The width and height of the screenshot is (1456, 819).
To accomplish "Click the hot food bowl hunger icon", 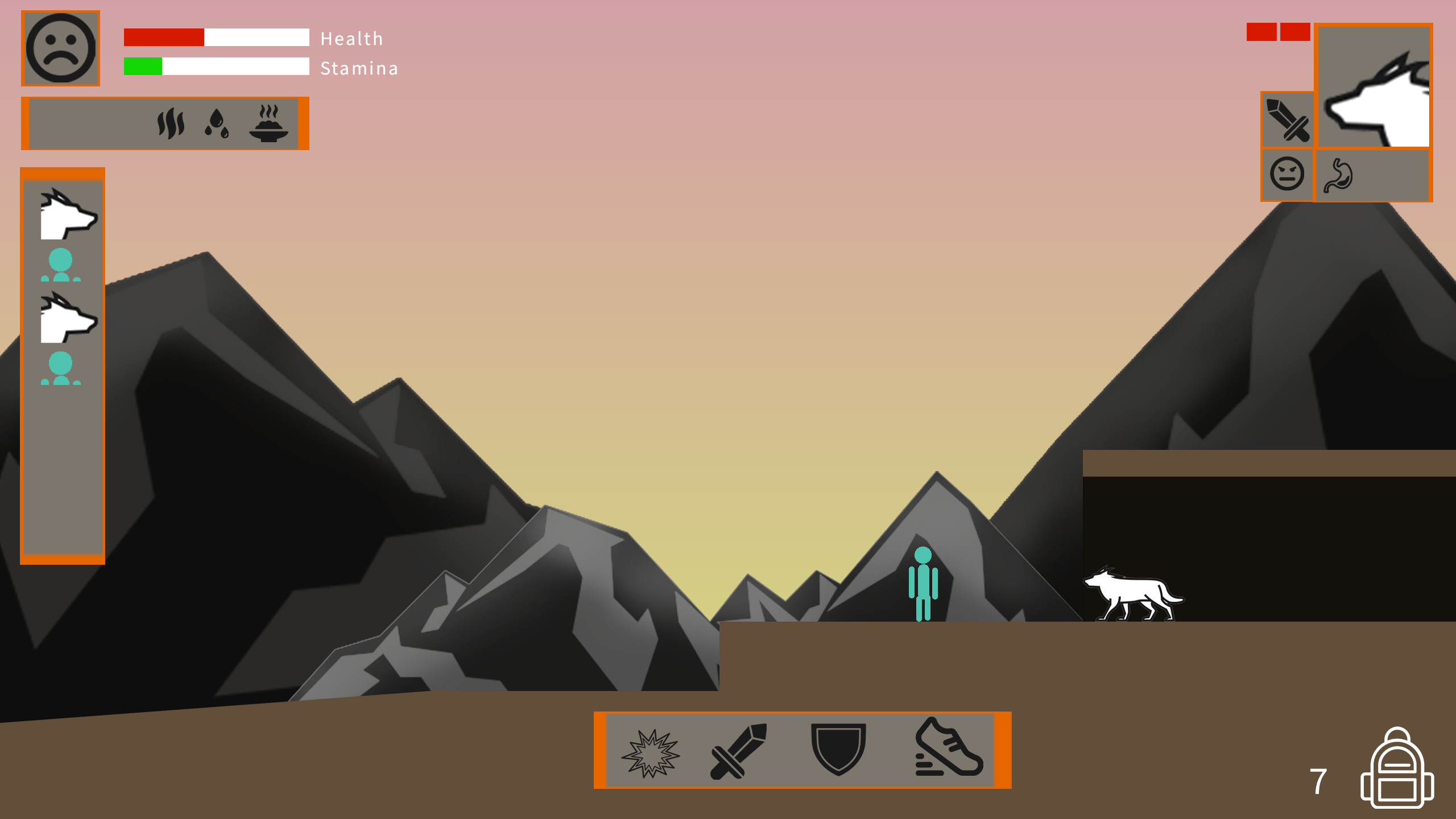I will pyautogui.click(x=268, y=123).
